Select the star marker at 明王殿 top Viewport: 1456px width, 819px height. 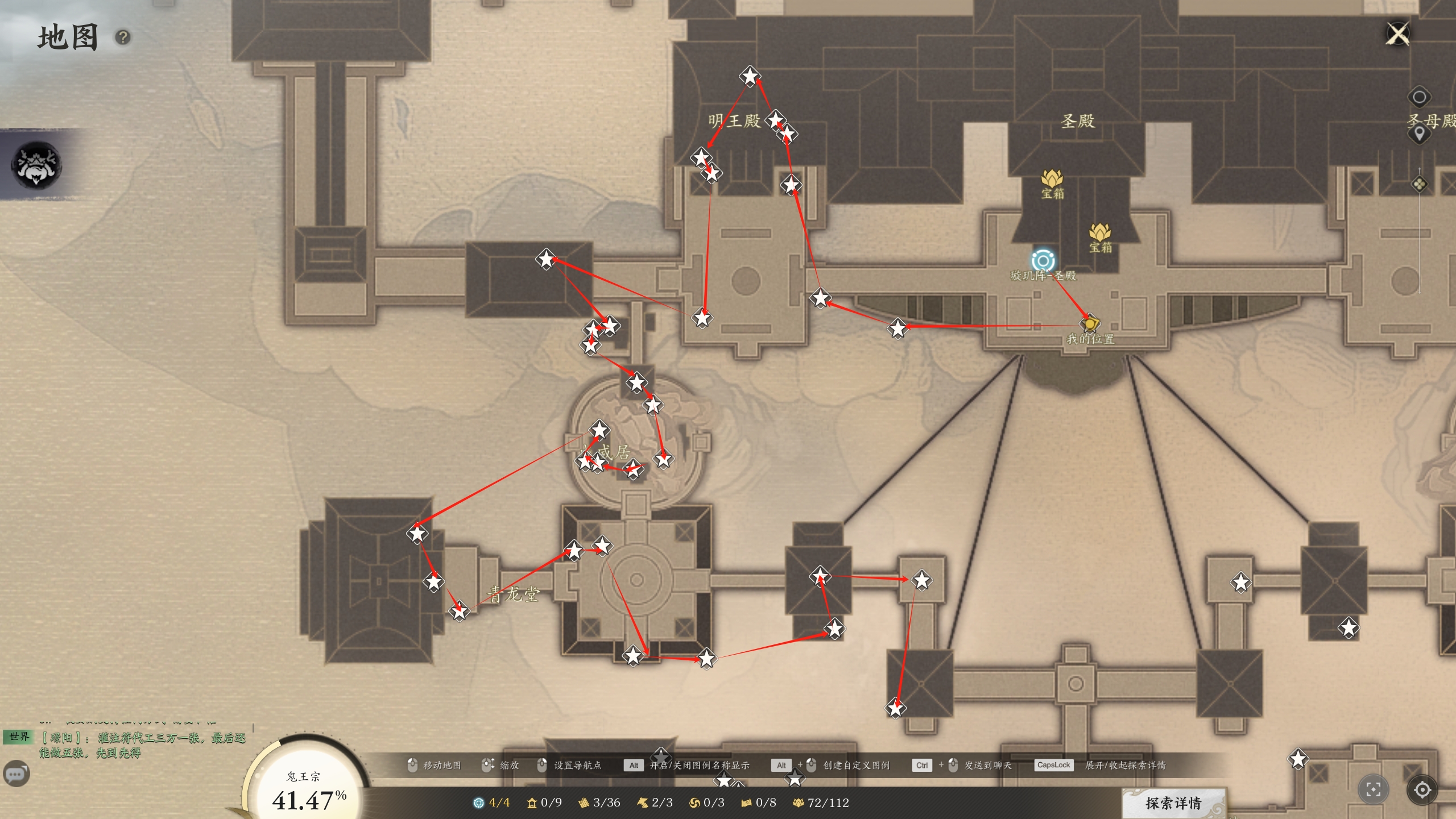(x=750, y=76)
